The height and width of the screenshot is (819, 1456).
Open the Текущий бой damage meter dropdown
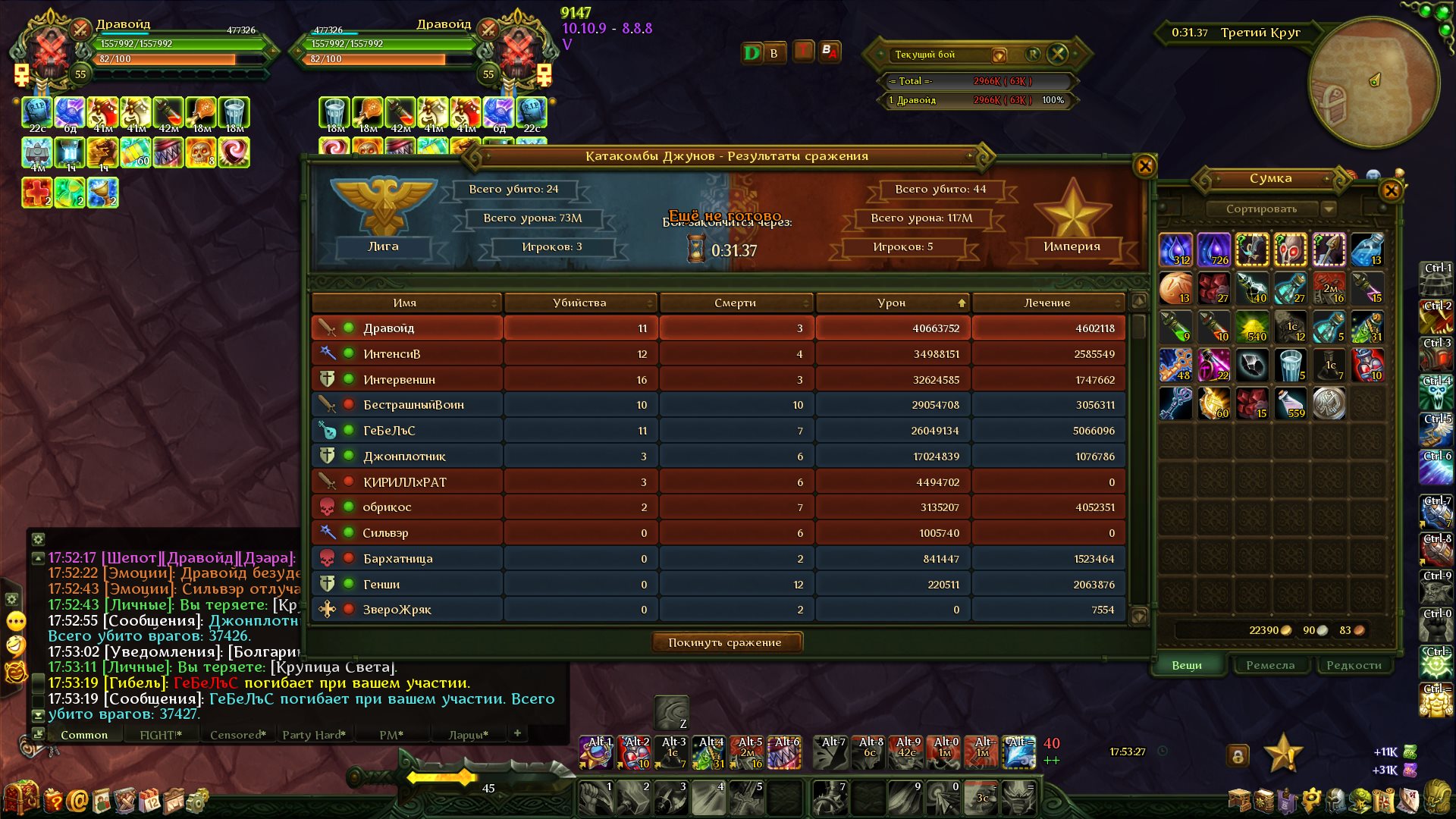point(999,55)
